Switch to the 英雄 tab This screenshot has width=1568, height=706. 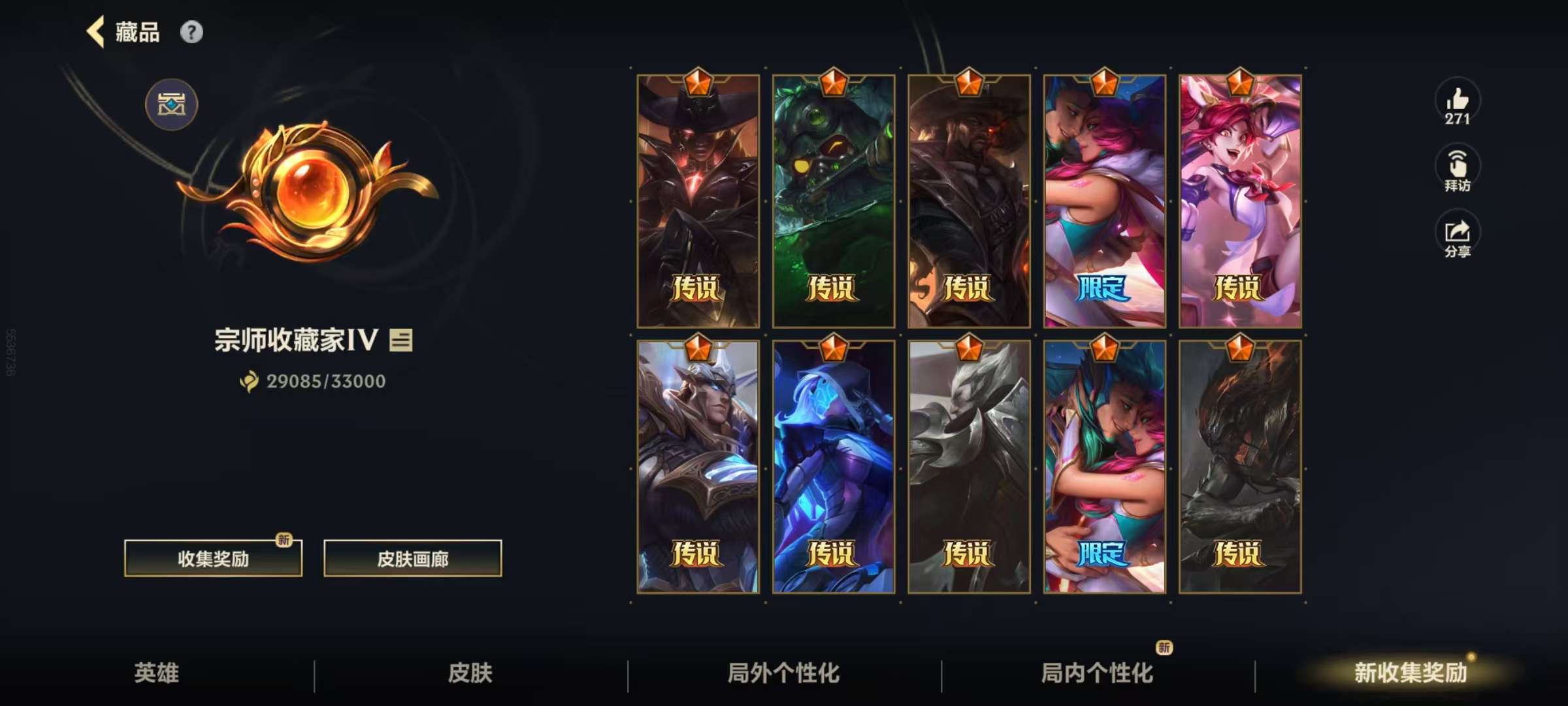[157, 673]
